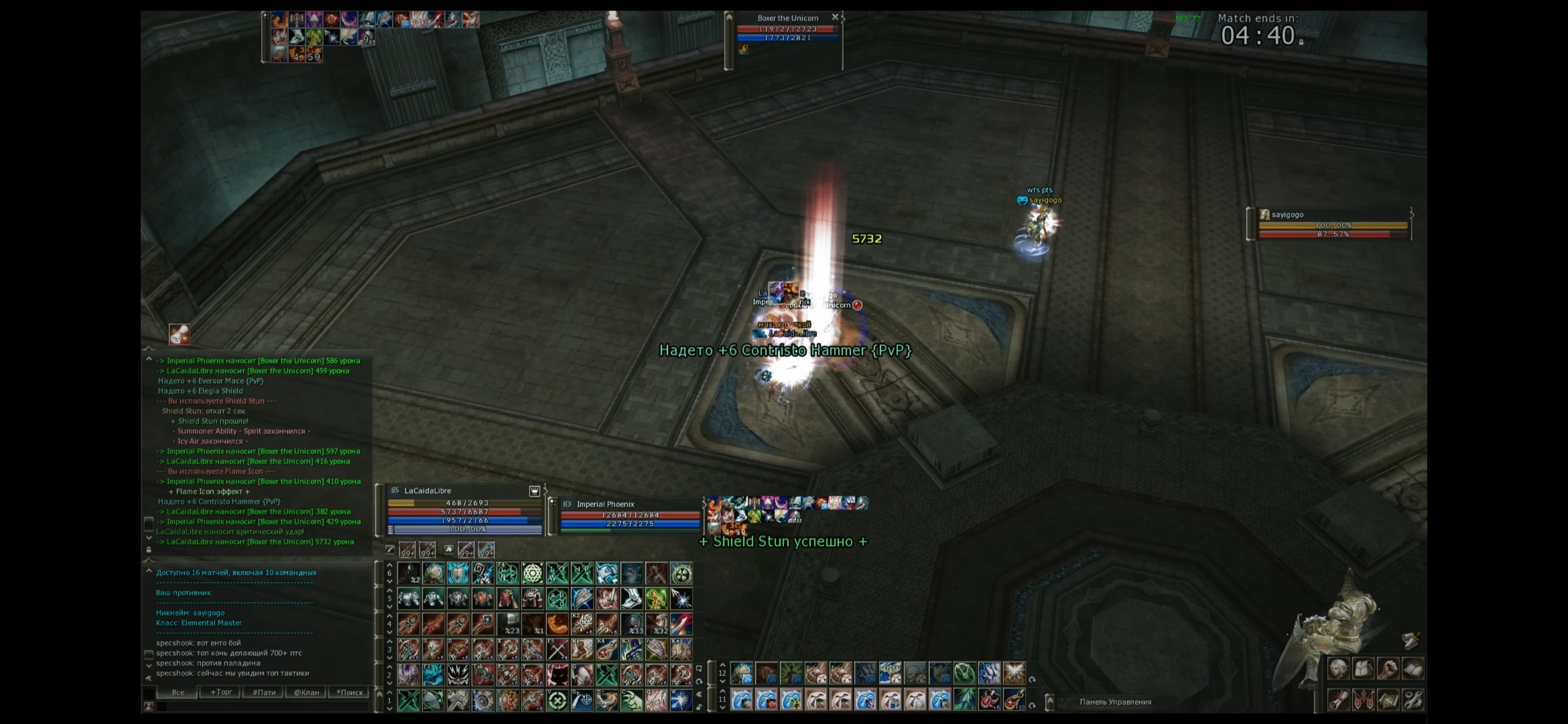Click the *Поиск chat filter button
This screenshot has width=1568, height=724.
350,692
